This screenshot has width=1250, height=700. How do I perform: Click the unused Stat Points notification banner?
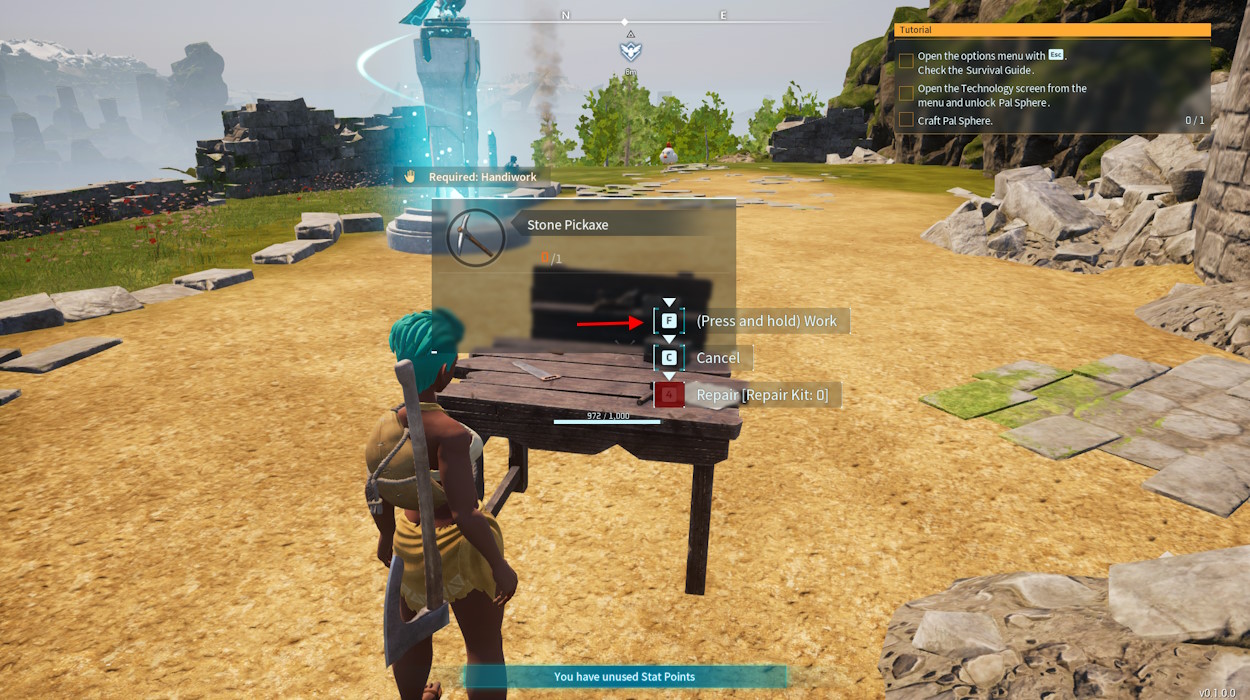point(624,677)
